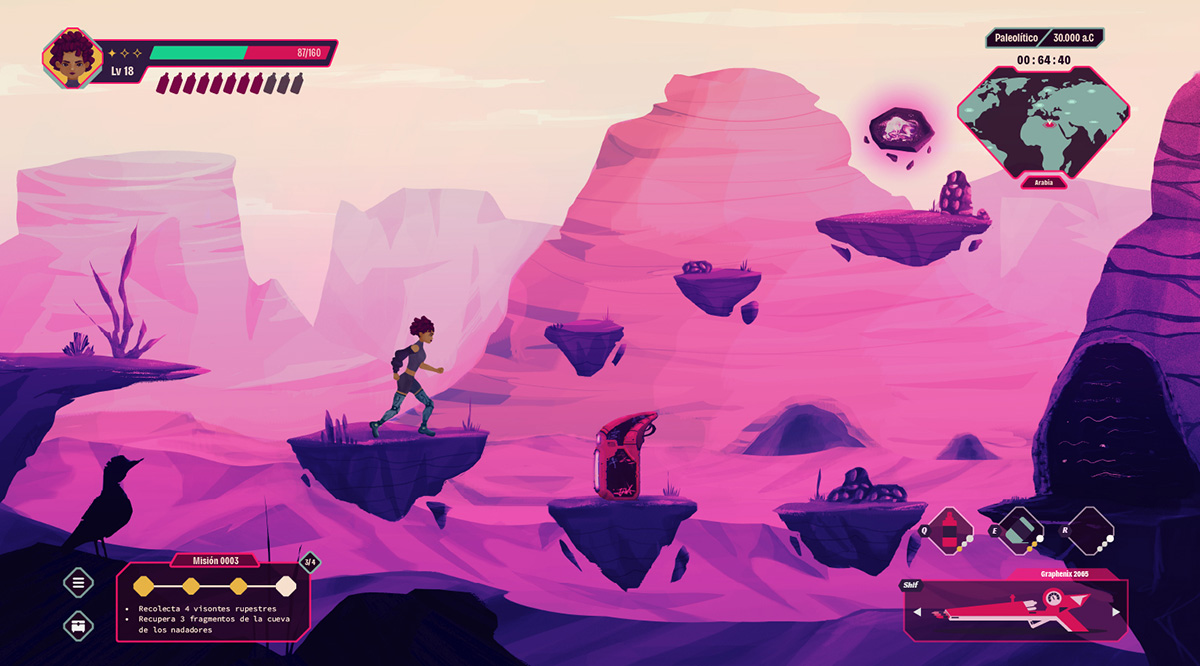Open the Misión 0003 objective panel
1200x666 pixels.
(213, 600)
